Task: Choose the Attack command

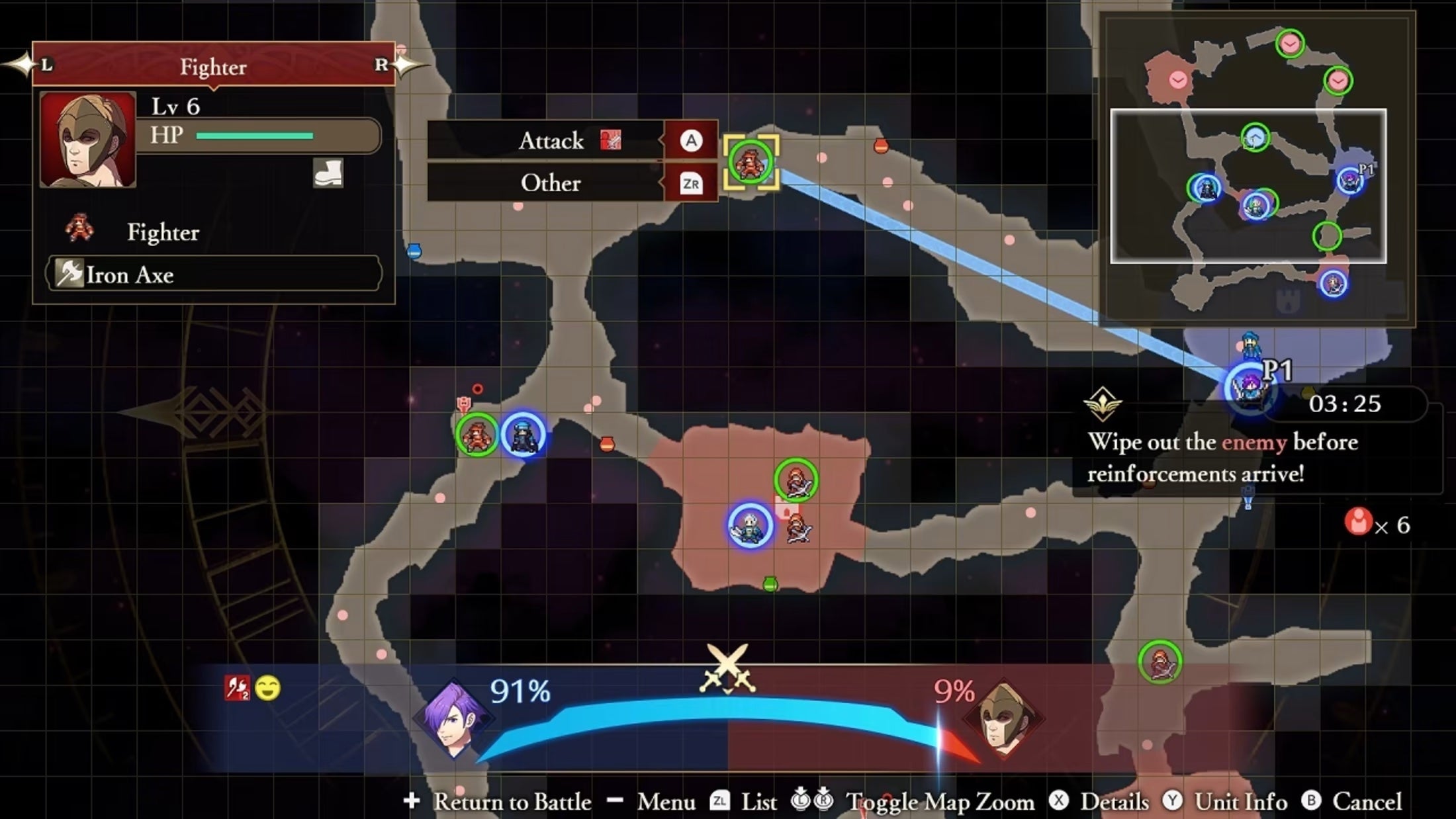Action: [x=552, y=141]
